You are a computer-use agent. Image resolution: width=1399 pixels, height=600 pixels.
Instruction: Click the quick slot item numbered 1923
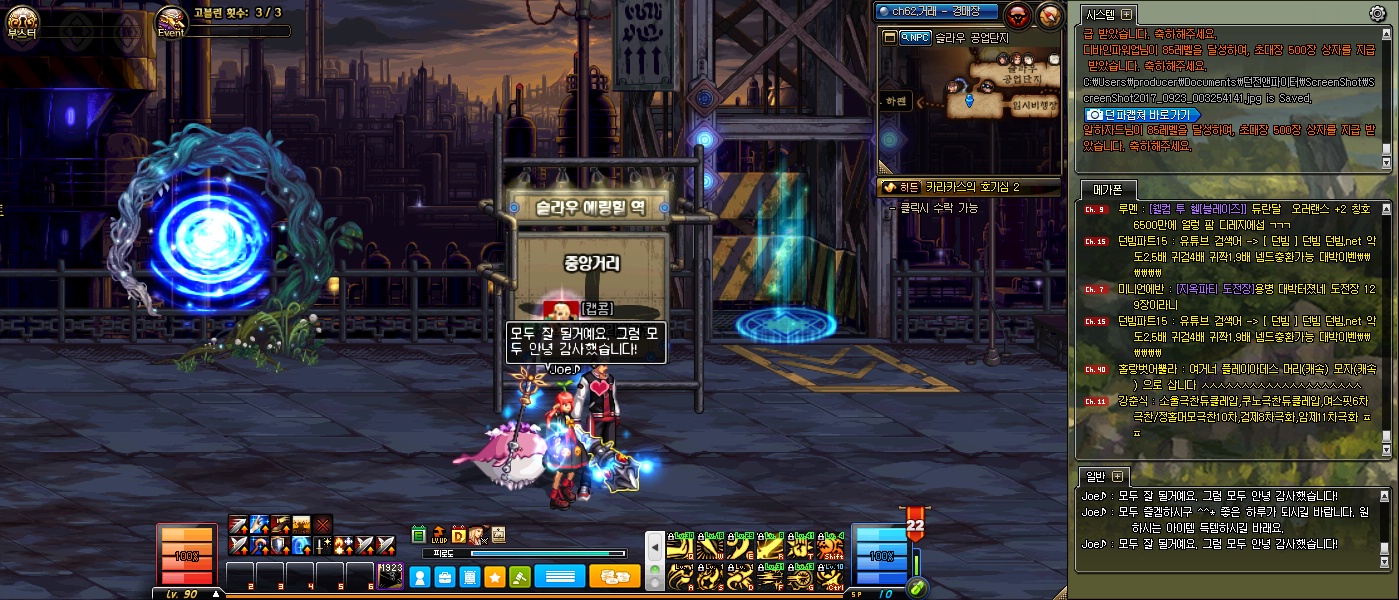[x=390, y=577]
